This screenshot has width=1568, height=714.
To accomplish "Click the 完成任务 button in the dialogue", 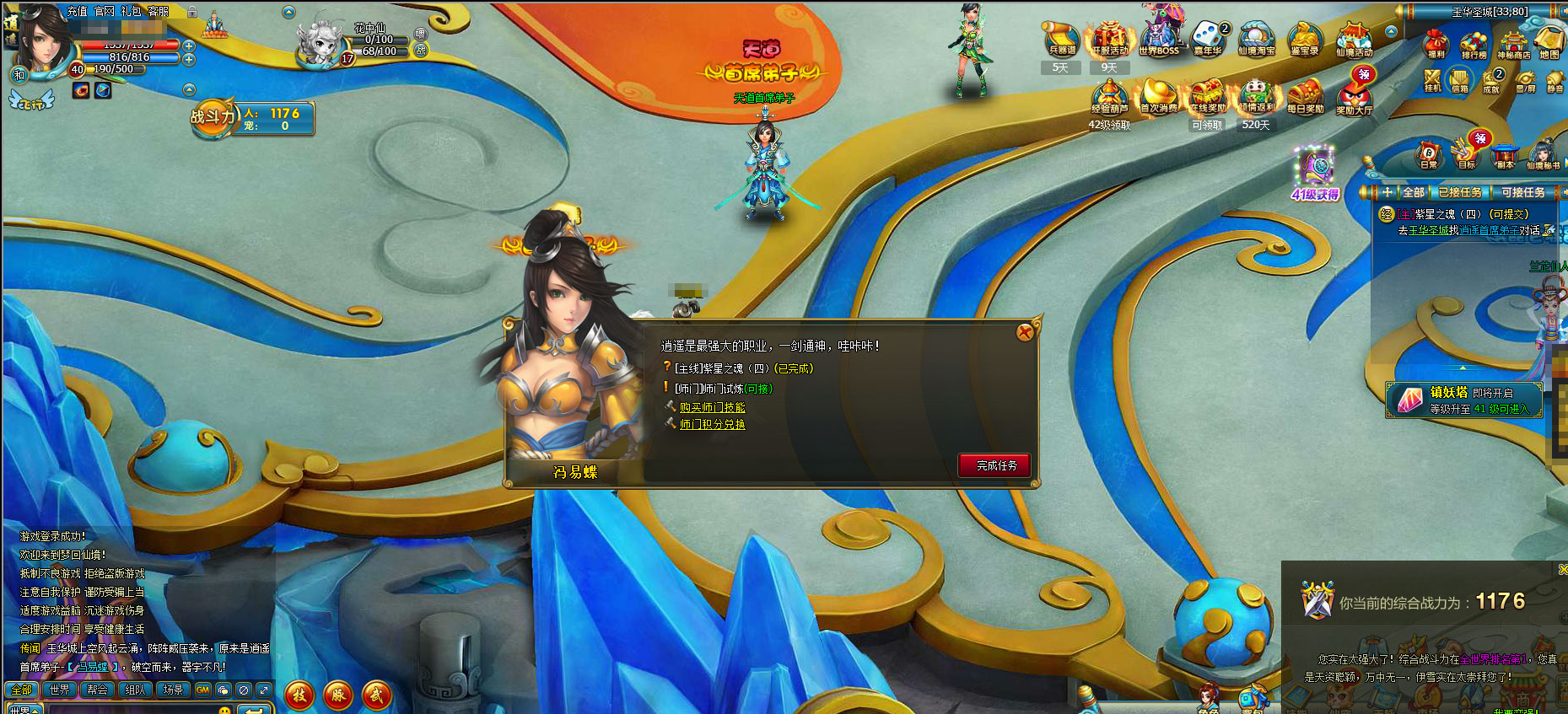I will tap(995, 465).
